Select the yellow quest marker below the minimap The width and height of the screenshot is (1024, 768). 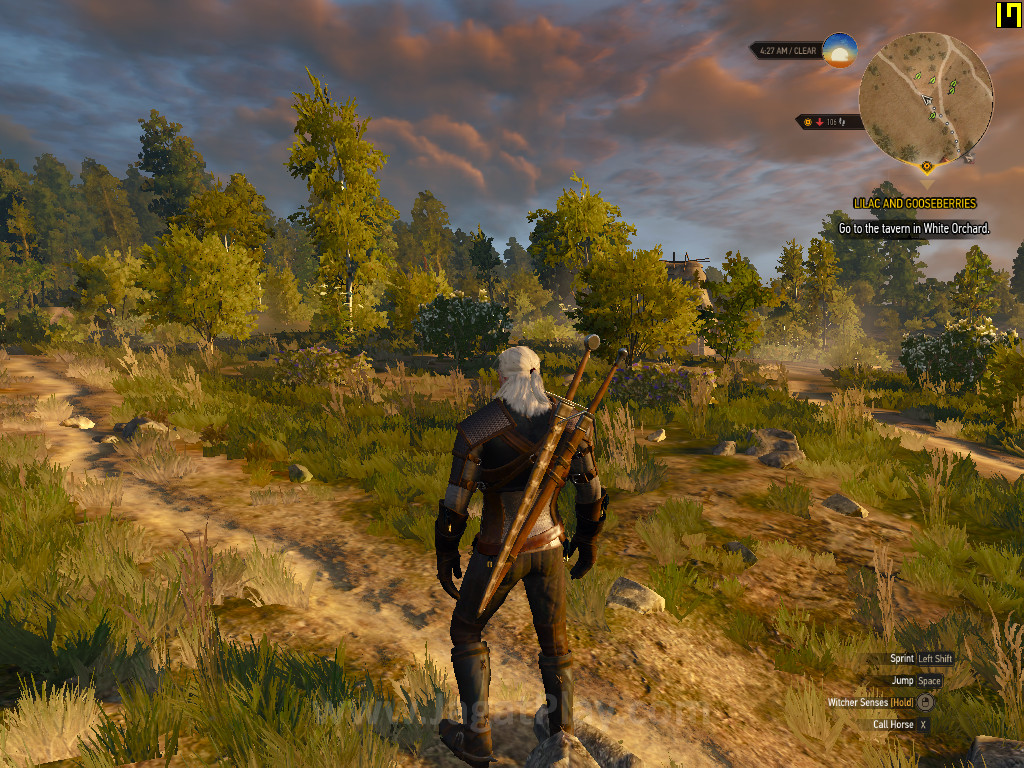coord(927,166)
